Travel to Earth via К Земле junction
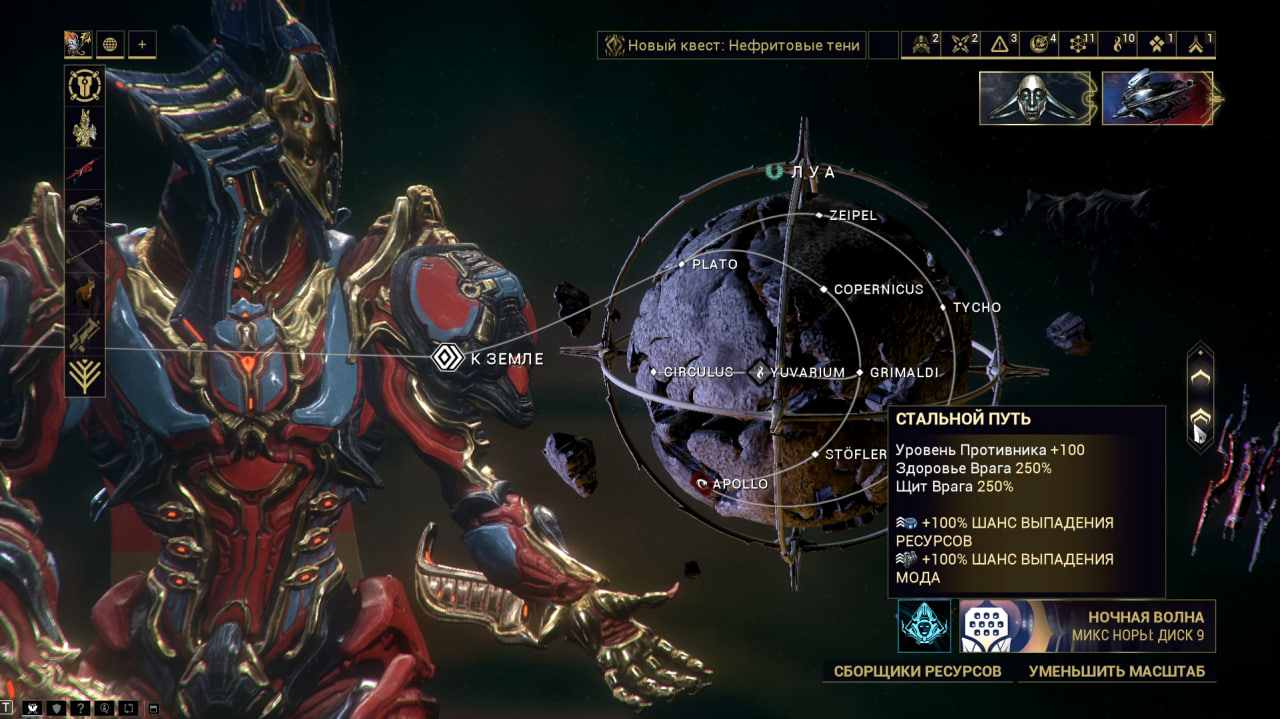1280x719 pixels. (447, 358)
